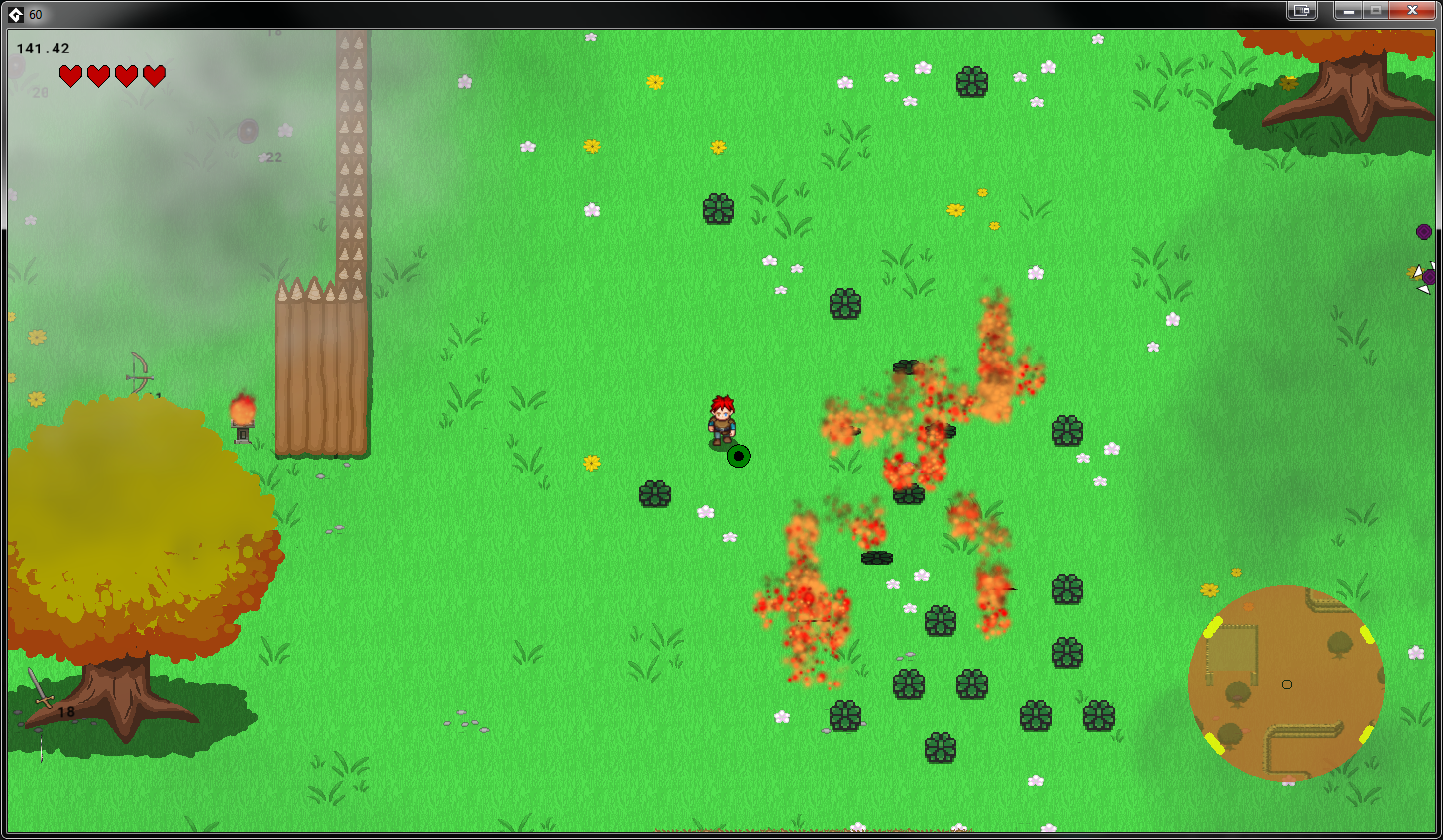Pick up the purple gem on the right edge
The width and height of the screenshot is (1443, 840).
[x=1425, y=231]
